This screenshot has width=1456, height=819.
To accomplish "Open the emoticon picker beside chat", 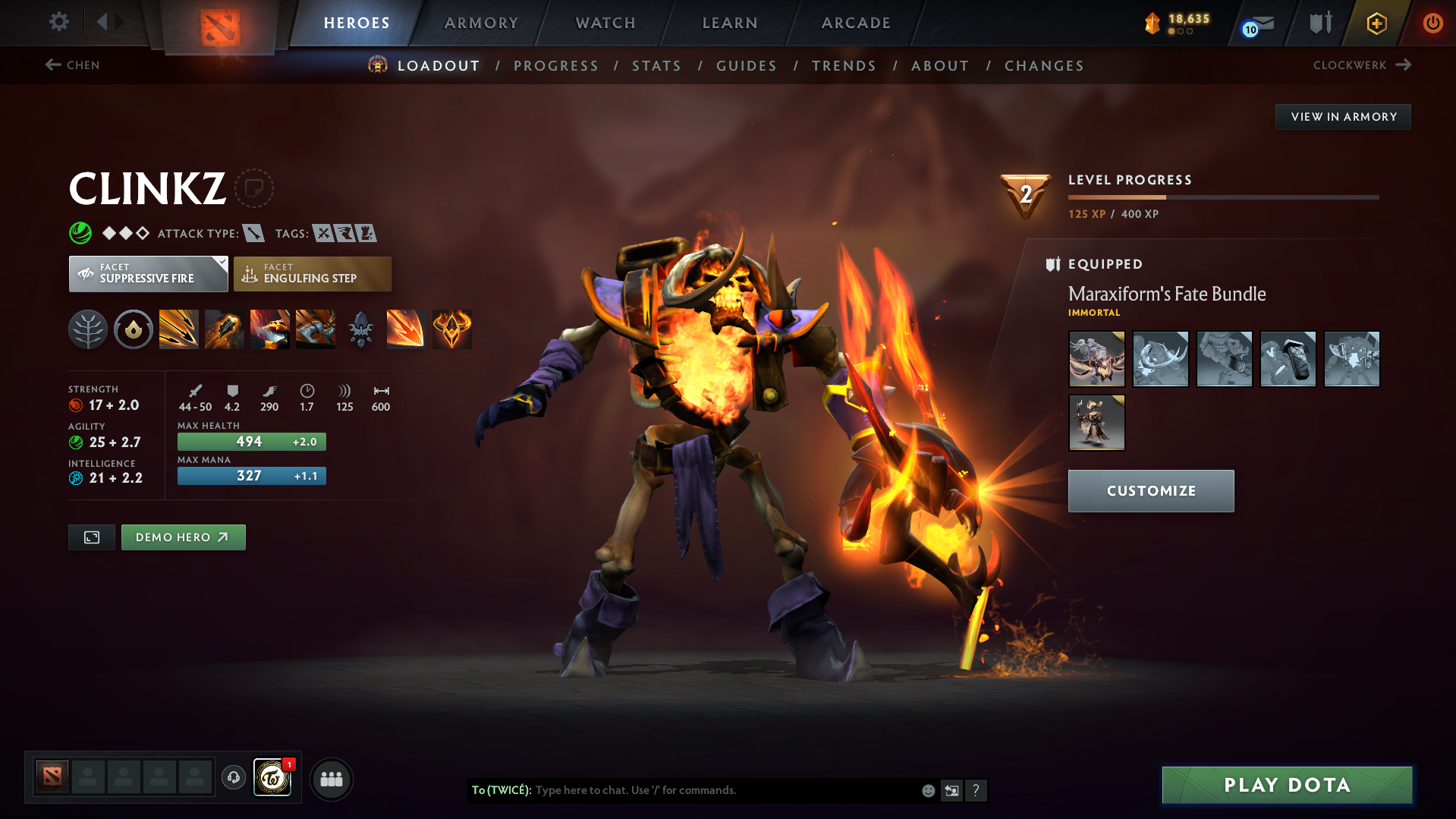I will (x=927, y=790).
